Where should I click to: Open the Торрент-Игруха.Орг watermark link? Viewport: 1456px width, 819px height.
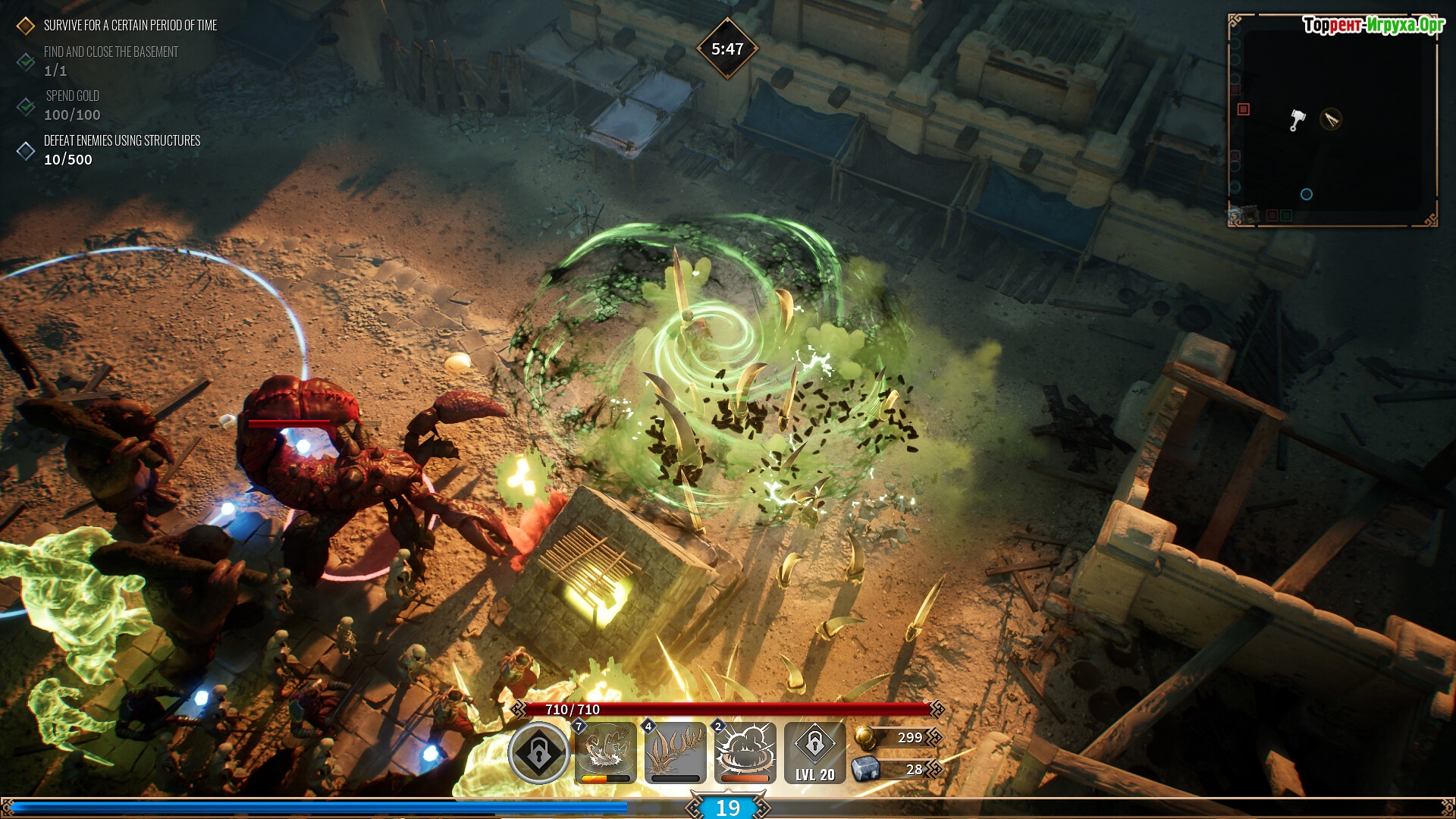point(1373,26)
